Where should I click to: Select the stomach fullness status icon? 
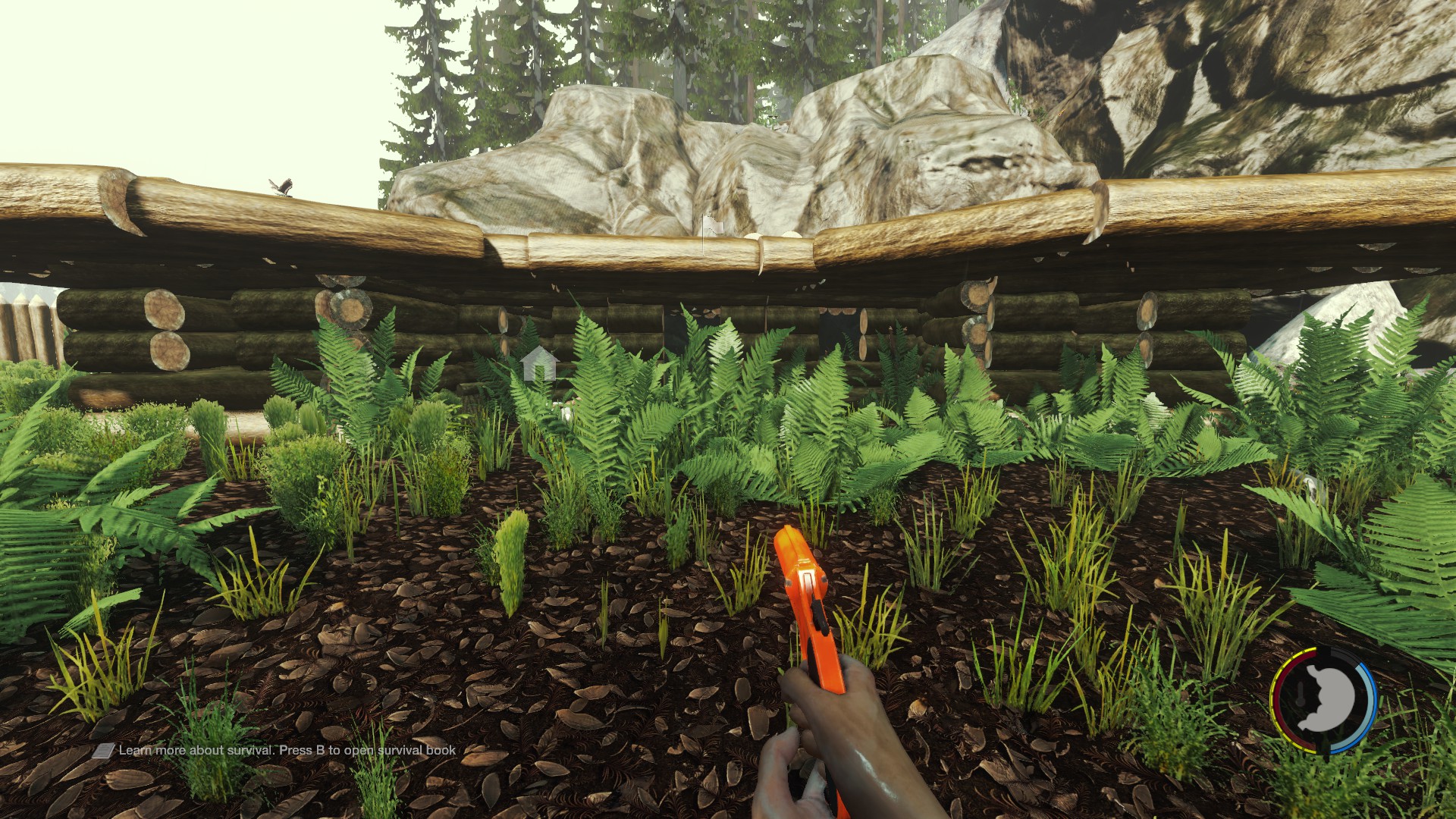(x=1326, y=698)
